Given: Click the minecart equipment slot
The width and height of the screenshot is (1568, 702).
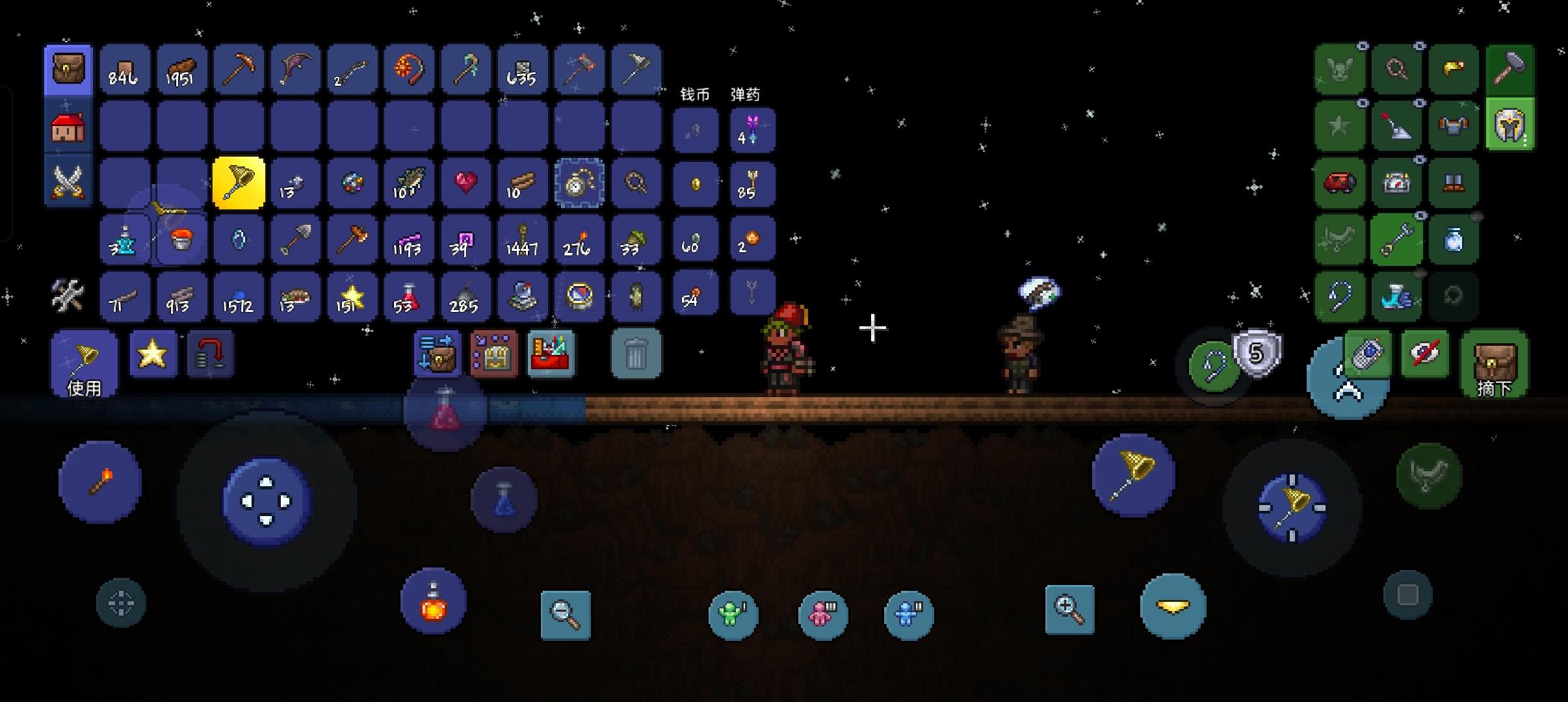Looking at the screenshot, I should 1339,183.
